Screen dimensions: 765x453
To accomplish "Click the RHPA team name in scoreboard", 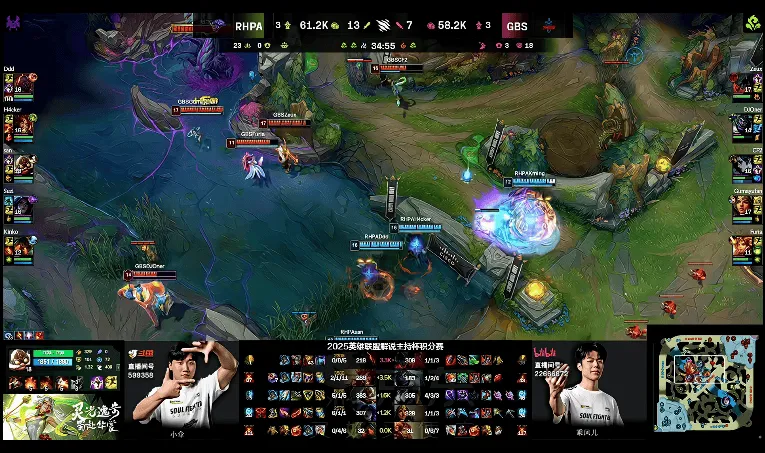I will point(248,26).
